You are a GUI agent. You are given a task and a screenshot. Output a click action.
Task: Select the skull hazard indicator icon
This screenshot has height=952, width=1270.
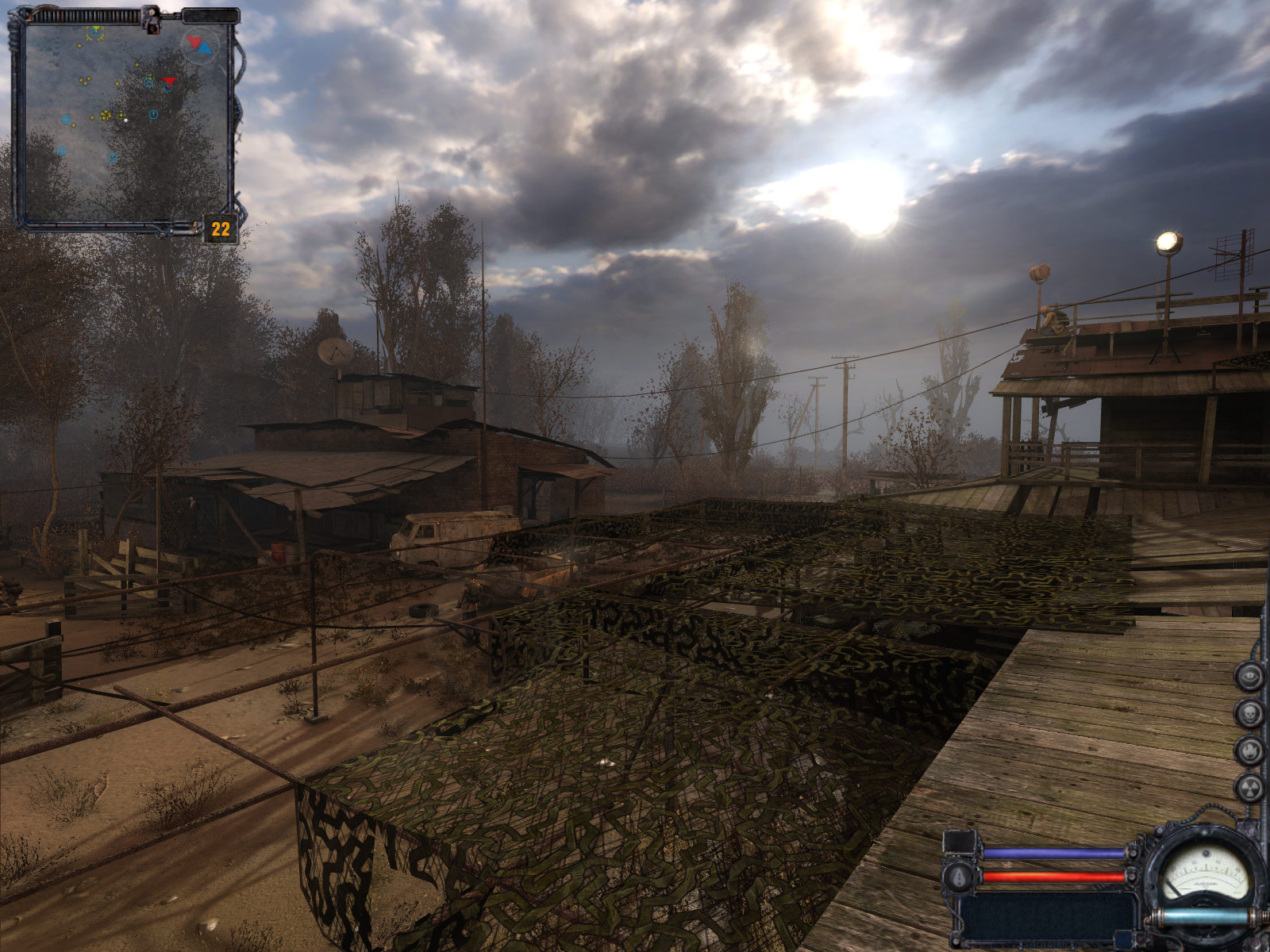[1249, 713]
